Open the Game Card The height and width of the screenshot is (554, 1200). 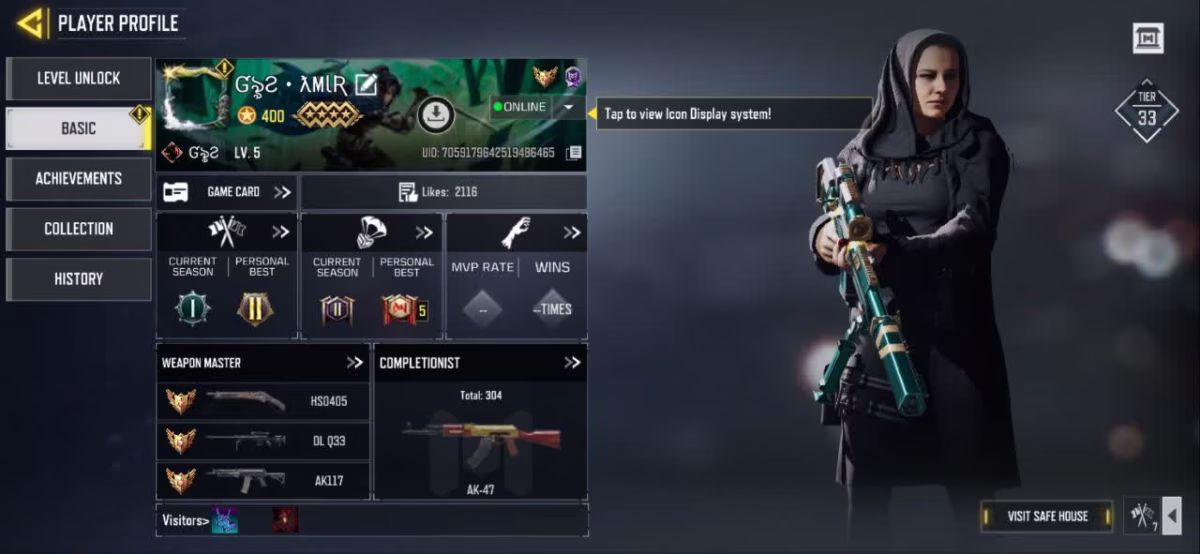coord(227,192)
